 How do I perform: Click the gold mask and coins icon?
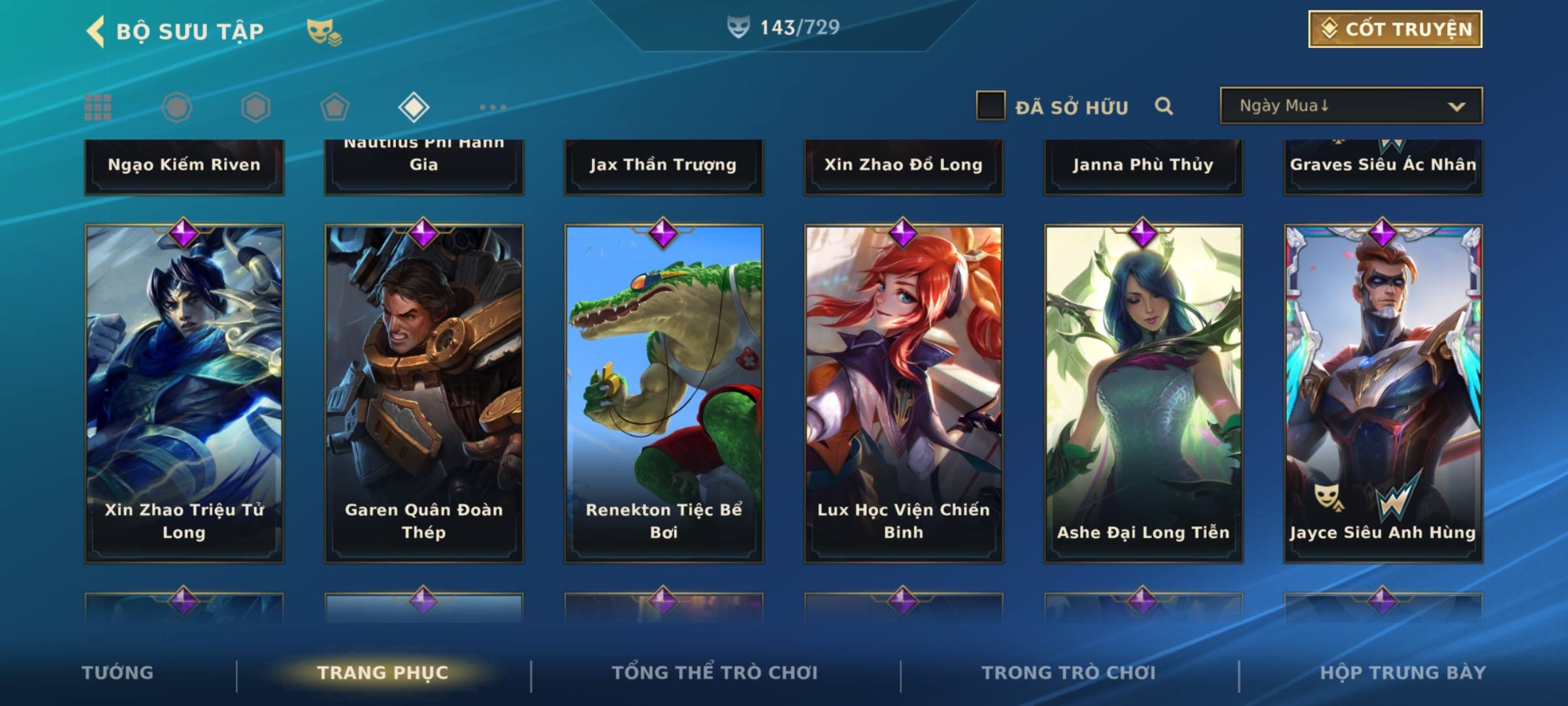click(324, 31)
